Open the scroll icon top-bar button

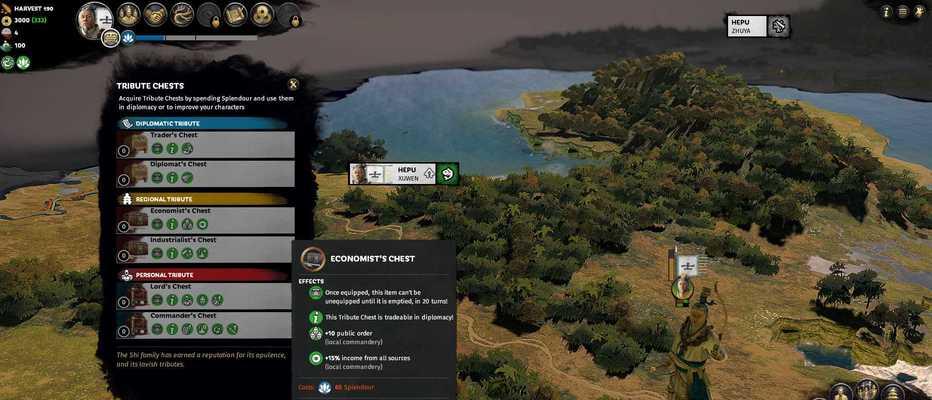coord(235,14)
